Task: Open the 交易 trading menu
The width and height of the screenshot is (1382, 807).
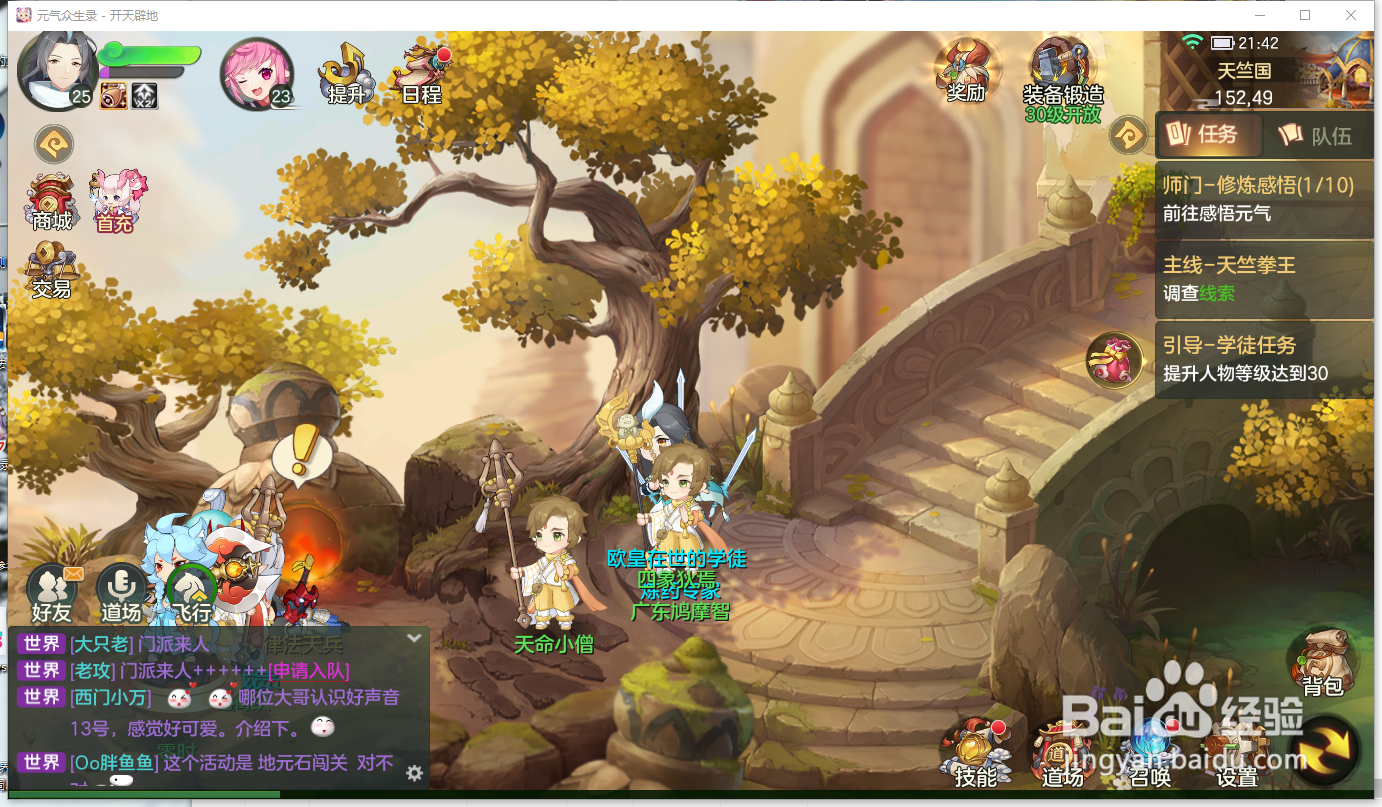Action: 52,270
